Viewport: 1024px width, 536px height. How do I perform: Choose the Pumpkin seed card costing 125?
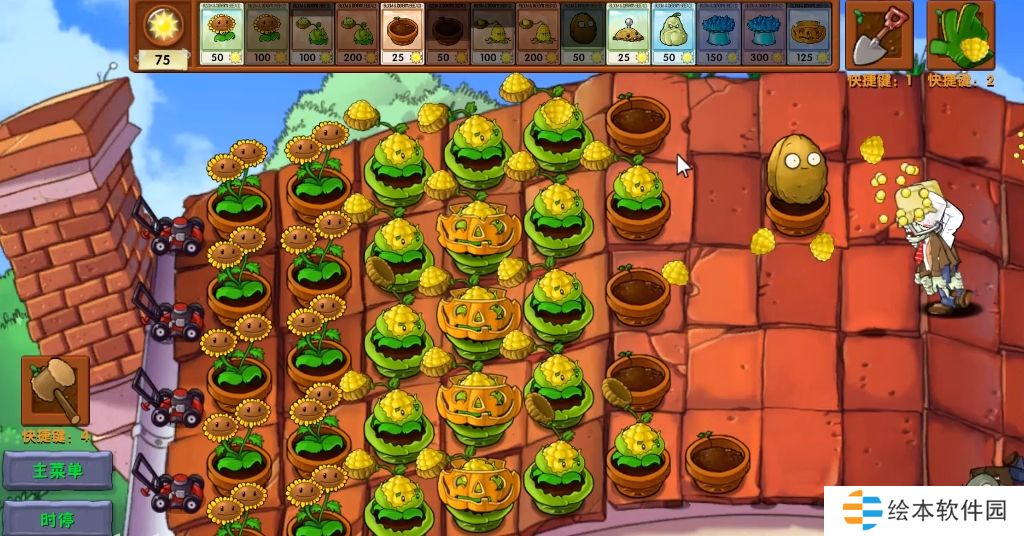tap(809, 34)
